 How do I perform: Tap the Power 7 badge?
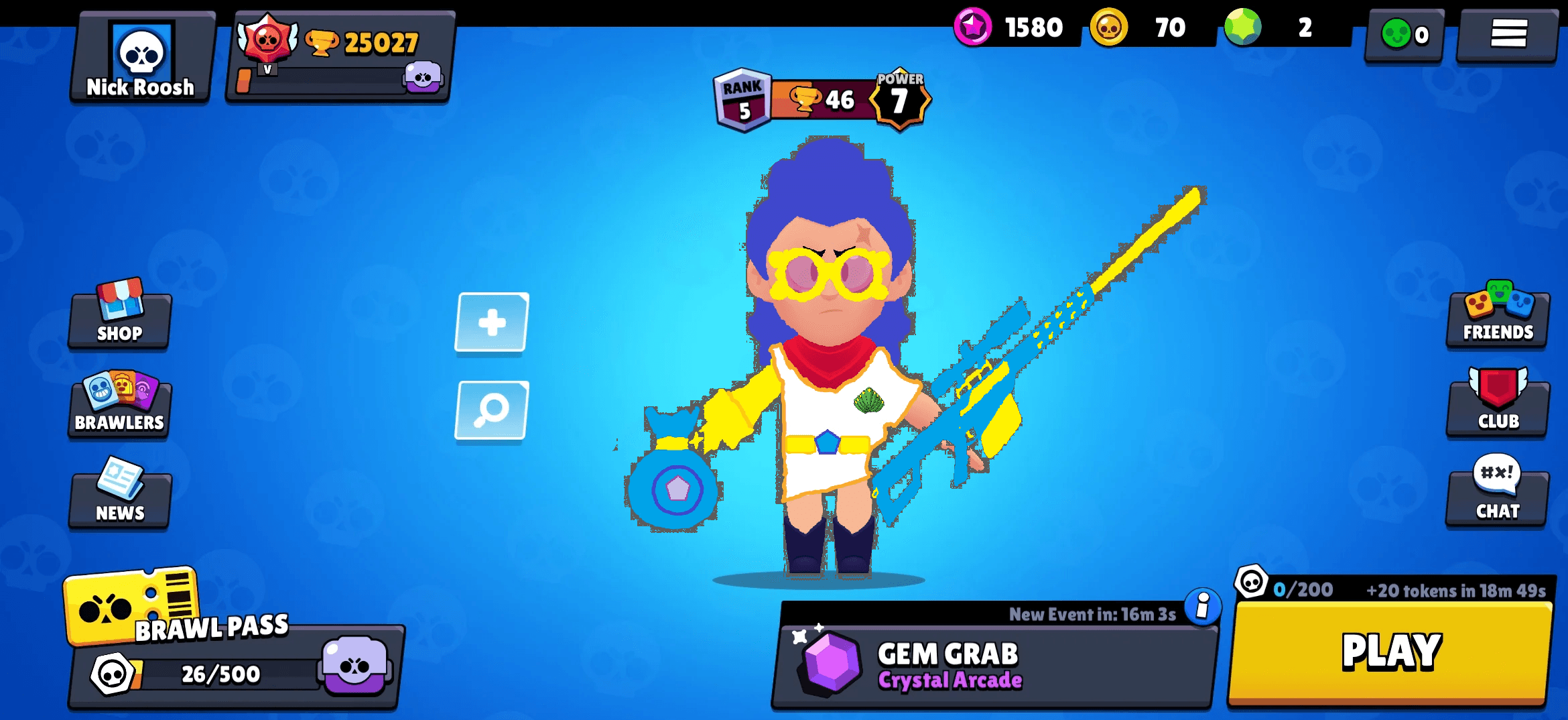901,97
